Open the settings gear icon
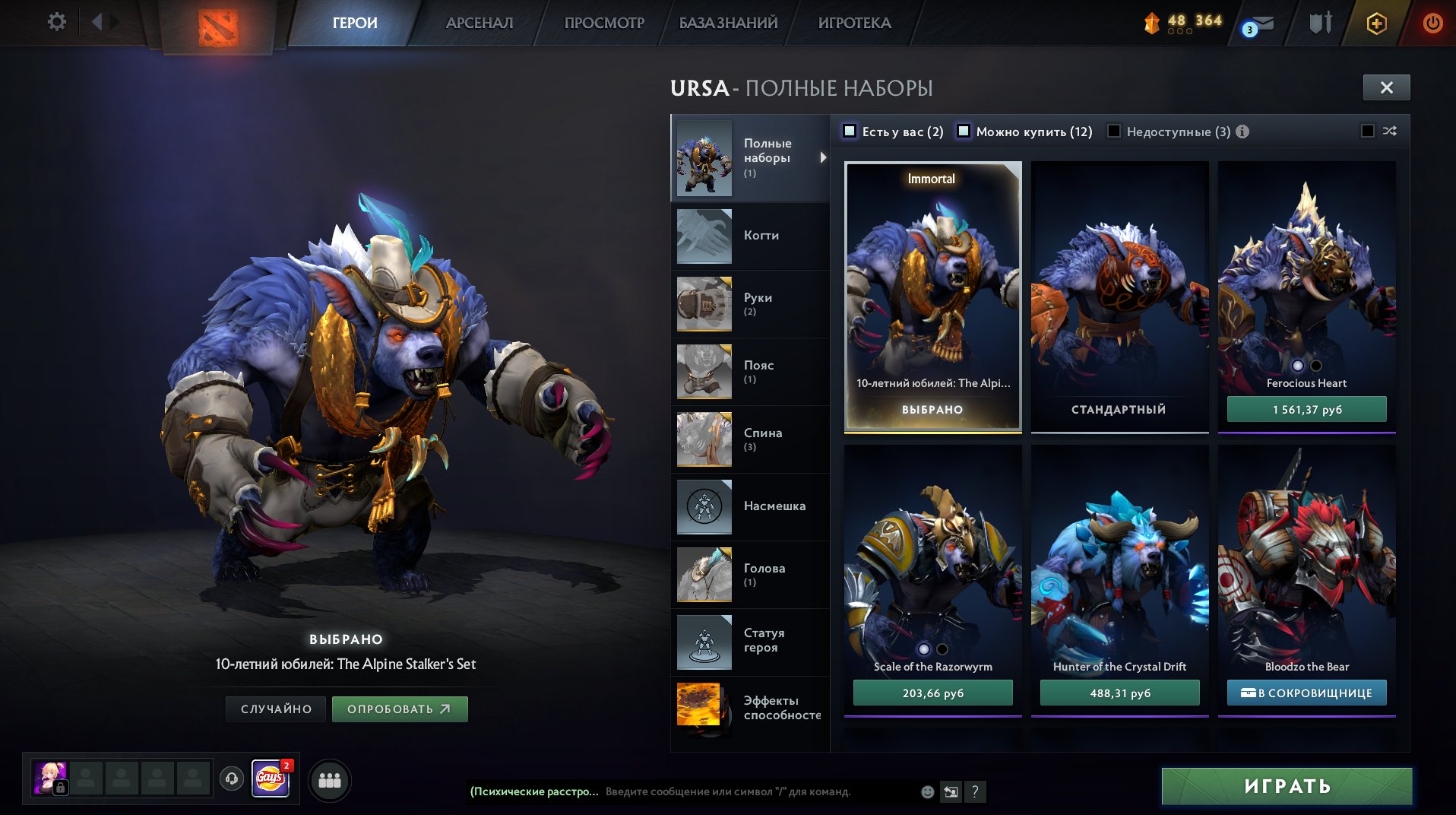This screenshot has width=1456, height=815. 57,22
